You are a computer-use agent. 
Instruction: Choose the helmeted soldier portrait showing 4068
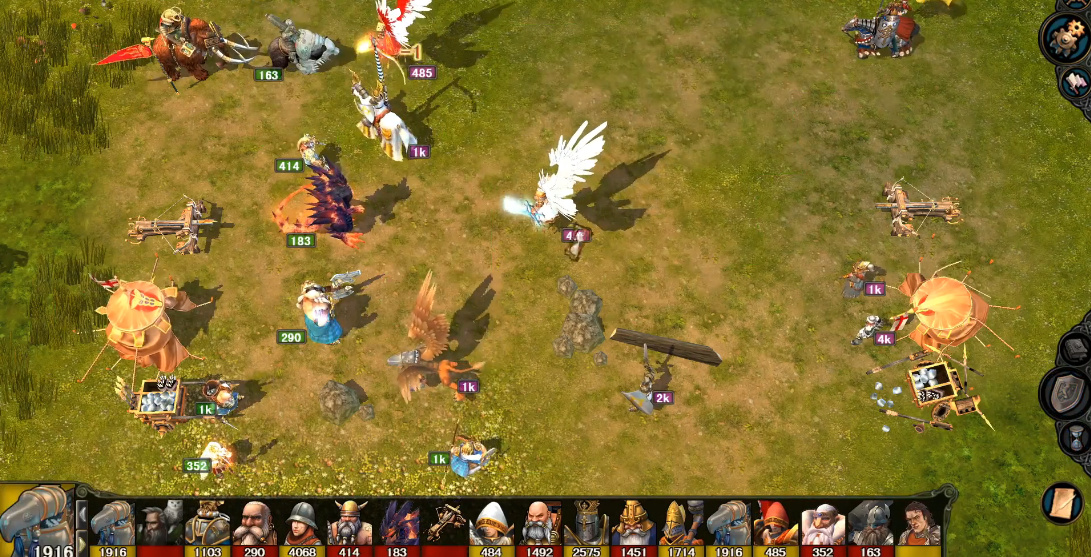pos(302,524)
